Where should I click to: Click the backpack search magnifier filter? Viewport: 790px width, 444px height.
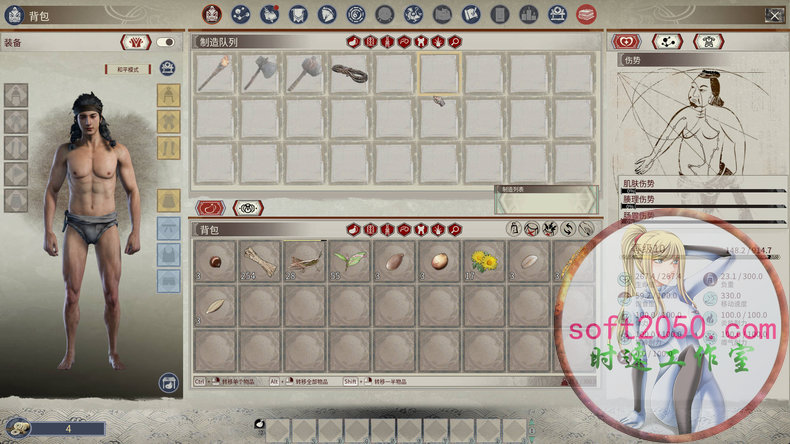point(455,231)
